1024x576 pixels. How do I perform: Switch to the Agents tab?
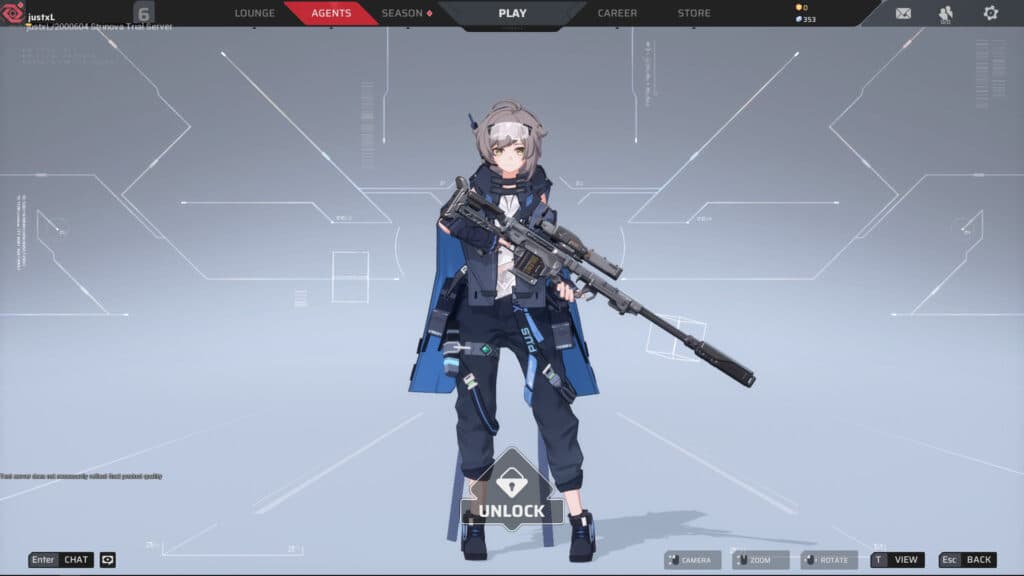point(331,13)
